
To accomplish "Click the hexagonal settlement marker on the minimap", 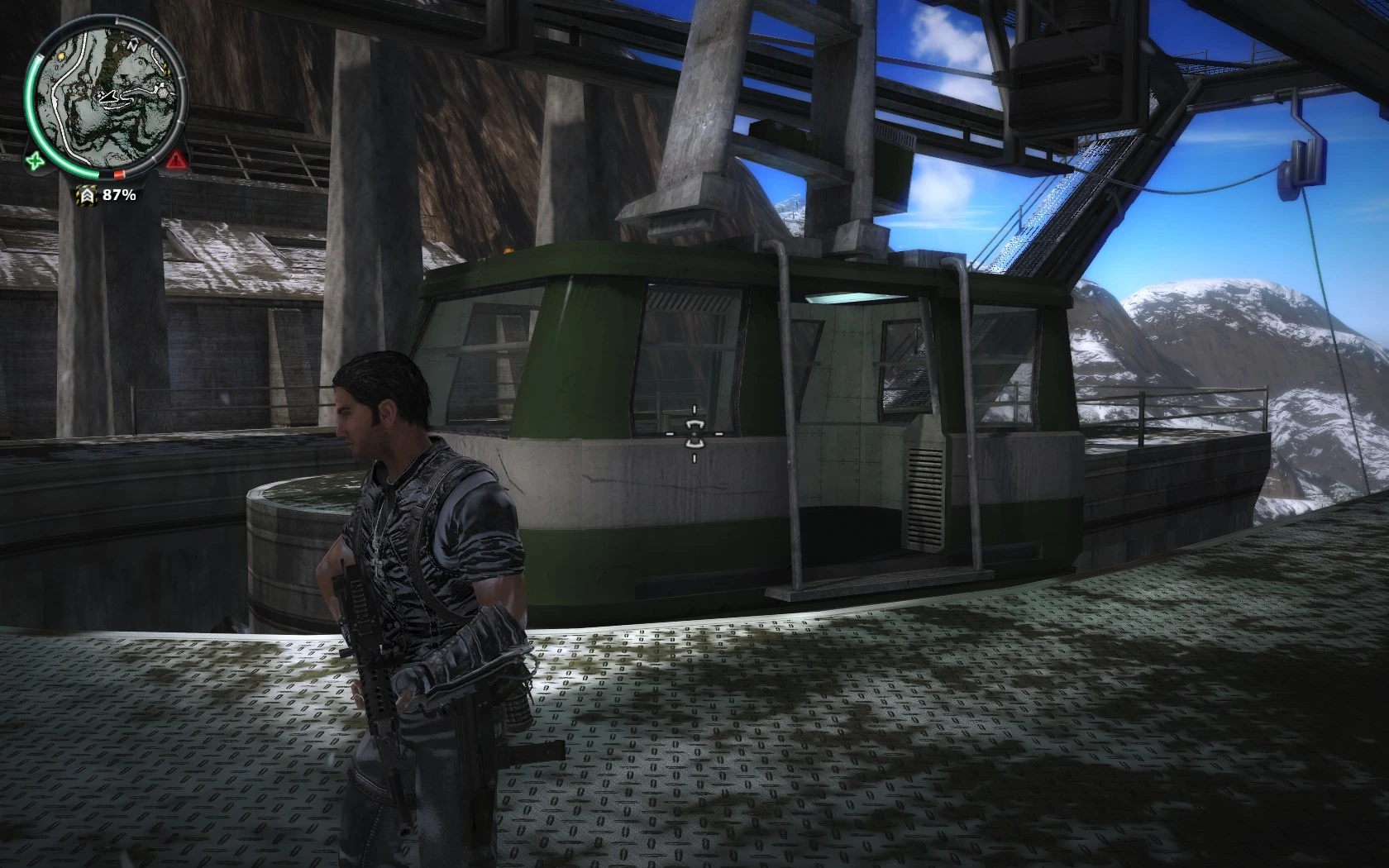I will coord(163,91).
